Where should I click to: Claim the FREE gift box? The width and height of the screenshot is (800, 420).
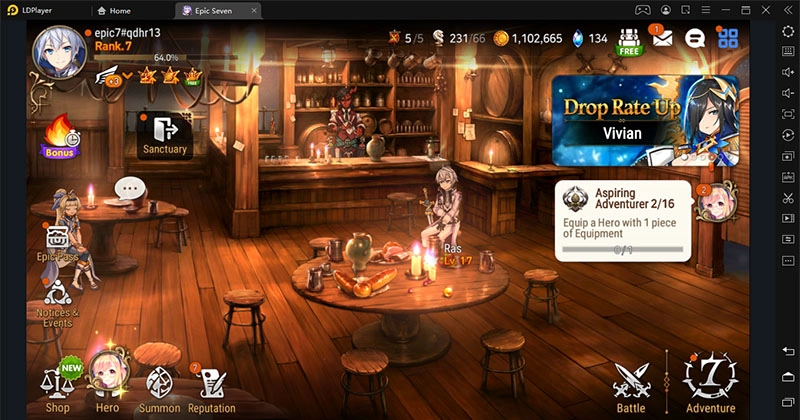(628, 38)
